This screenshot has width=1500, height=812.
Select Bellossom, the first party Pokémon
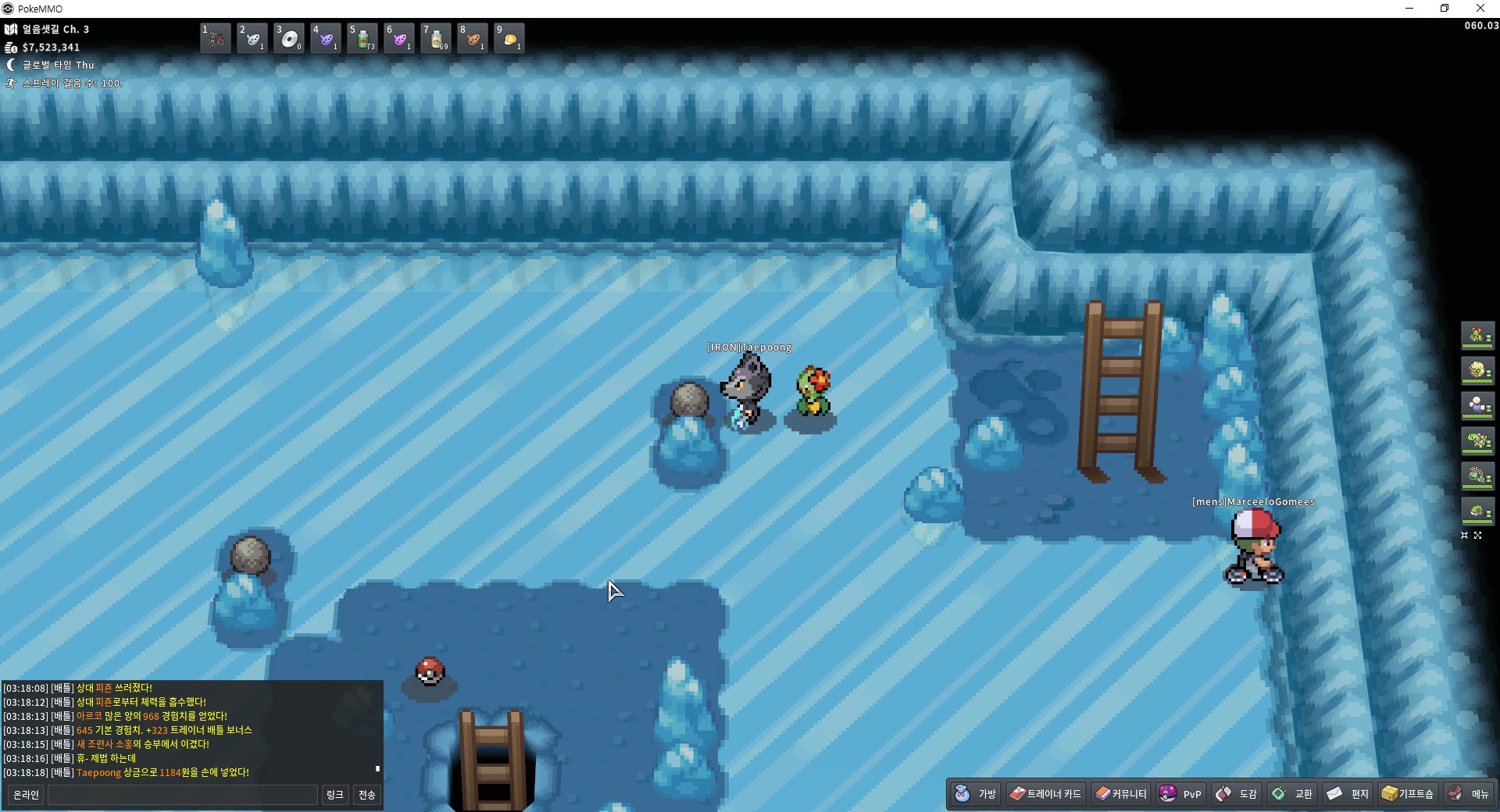[x=1477, y=336]
